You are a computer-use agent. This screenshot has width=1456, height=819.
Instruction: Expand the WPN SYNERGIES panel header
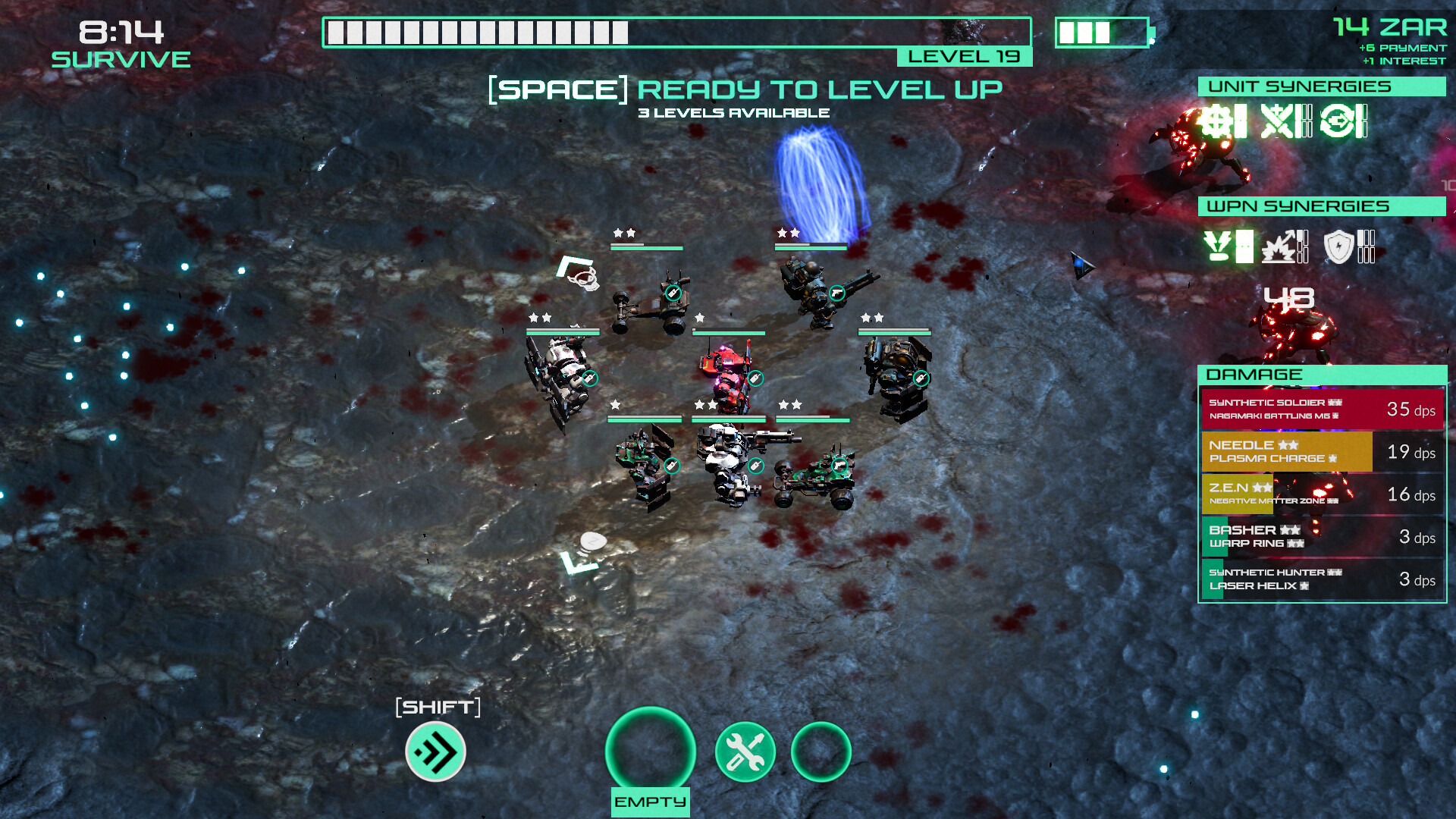click(1322, 206)
